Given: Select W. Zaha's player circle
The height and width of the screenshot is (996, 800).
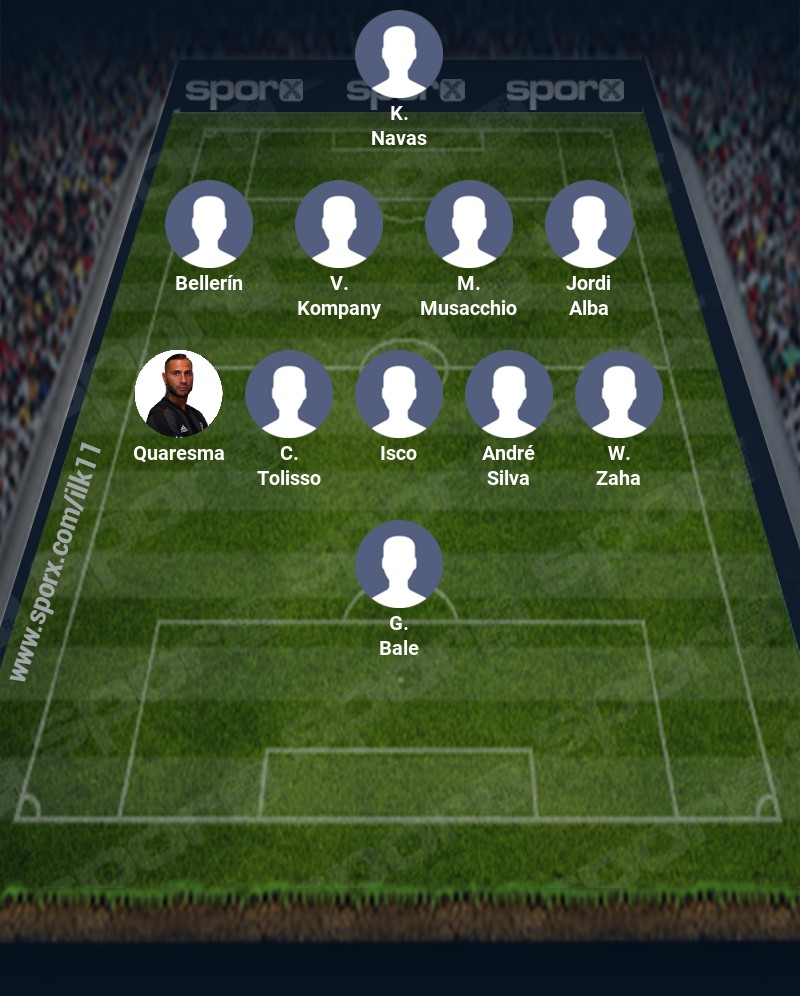Looking at the screenshot, I should (619, 394).
